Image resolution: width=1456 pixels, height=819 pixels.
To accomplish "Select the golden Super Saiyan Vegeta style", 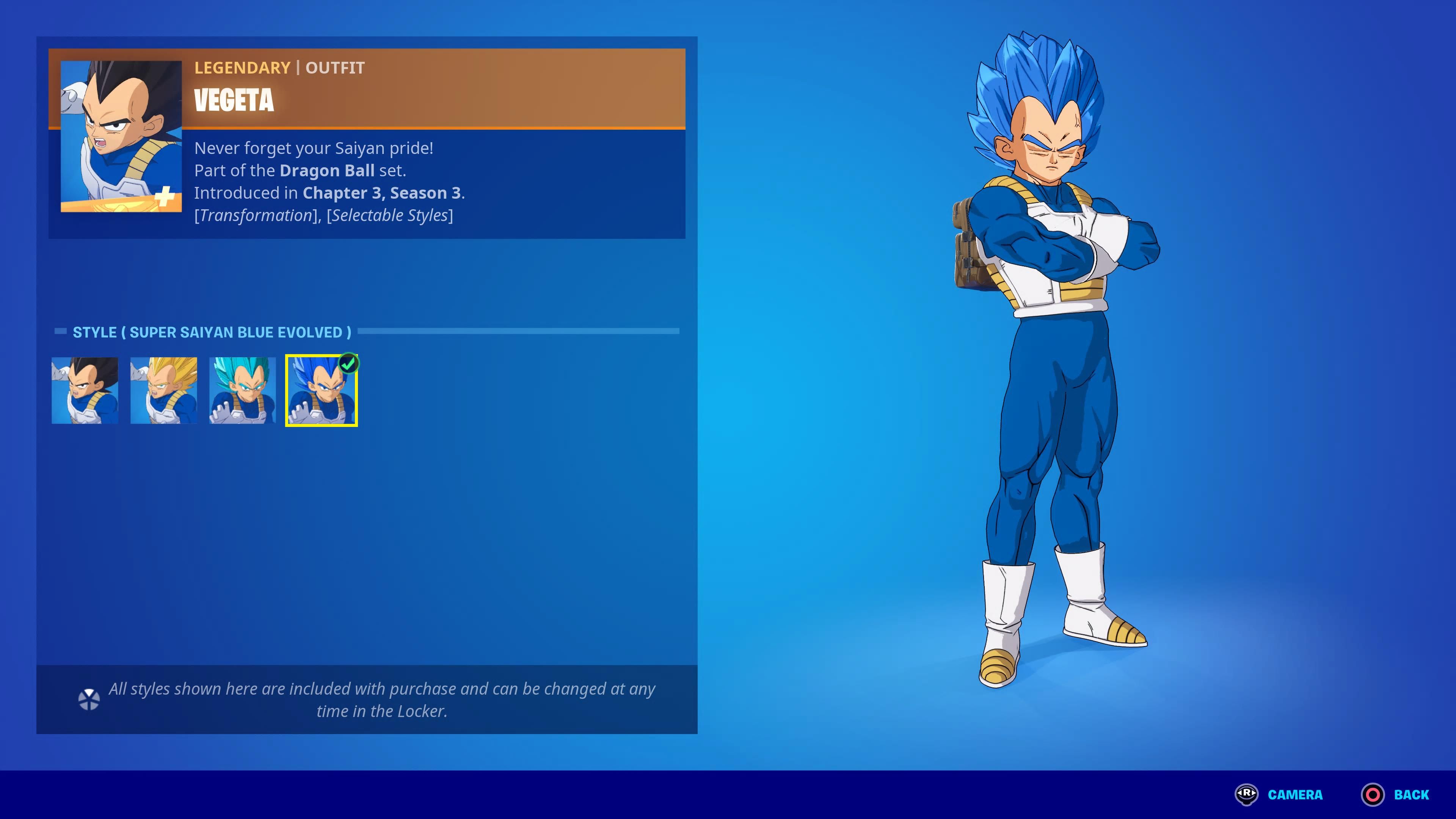I will point(163,391).
